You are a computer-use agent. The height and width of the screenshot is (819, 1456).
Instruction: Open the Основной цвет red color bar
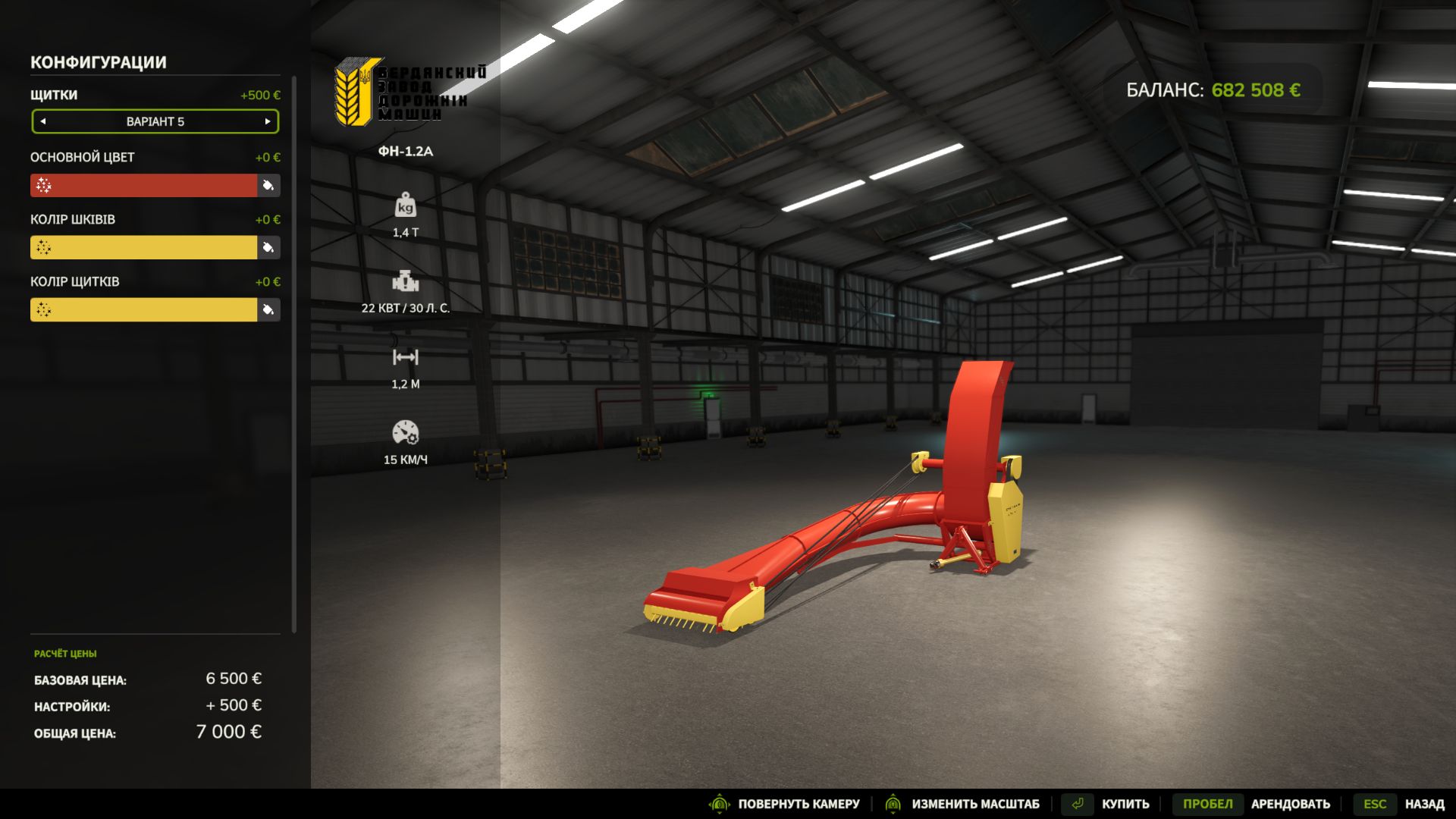coord(144,186)
